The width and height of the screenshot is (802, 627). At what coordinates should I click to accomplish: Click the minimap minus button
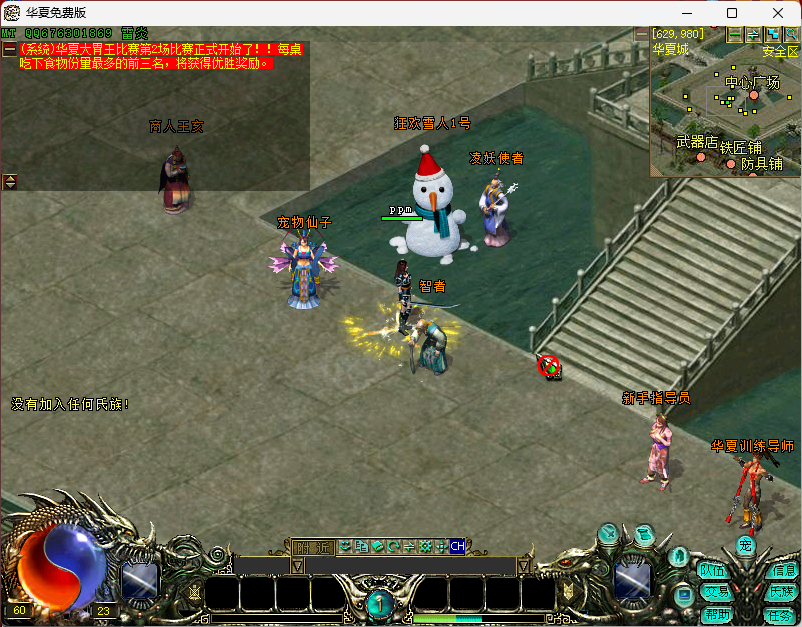(735, 34)
